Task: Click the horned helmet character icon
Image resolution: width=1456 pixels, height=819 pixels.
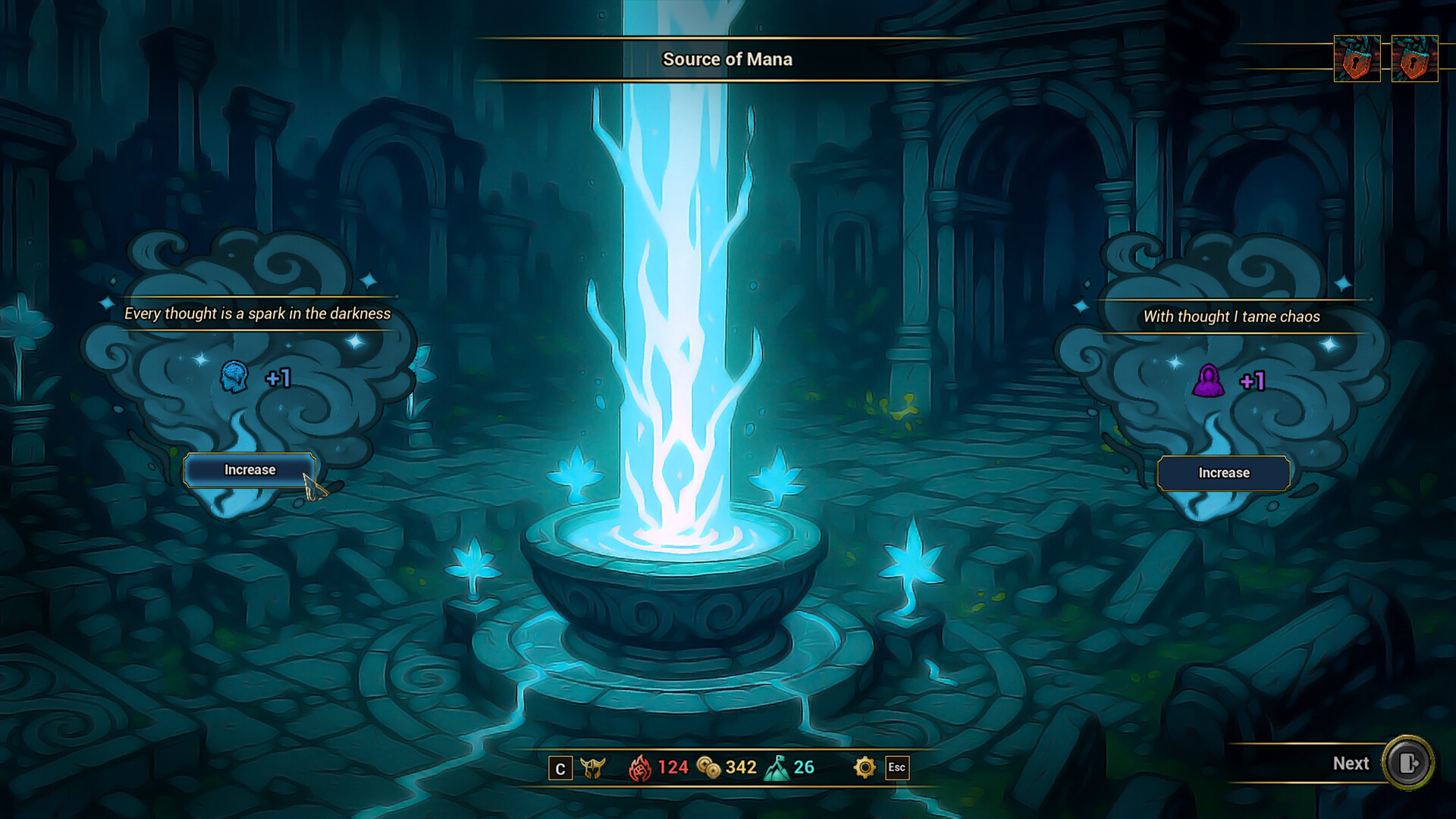Action: [595, 767]
